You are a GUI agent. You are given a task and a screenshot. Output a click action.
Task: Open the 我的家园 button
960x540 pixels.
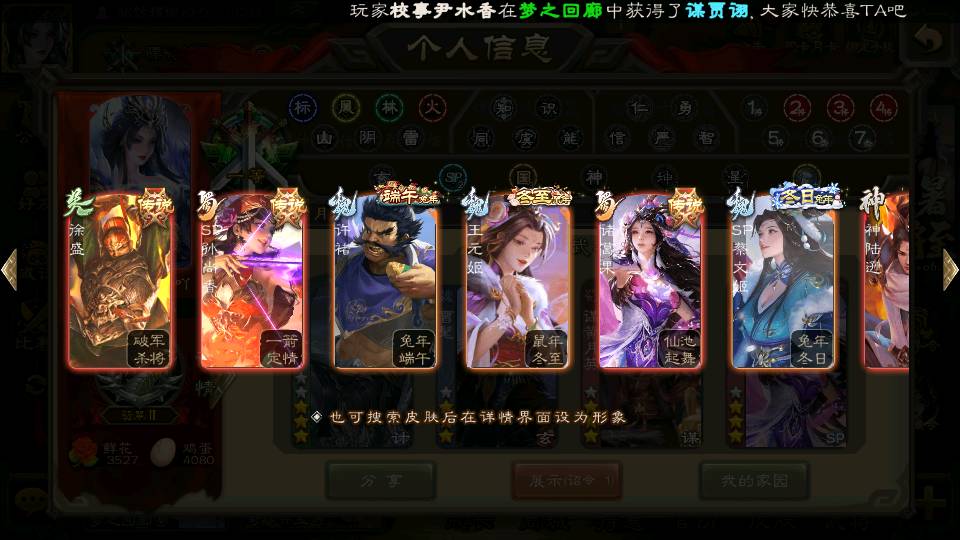[753, 481]
